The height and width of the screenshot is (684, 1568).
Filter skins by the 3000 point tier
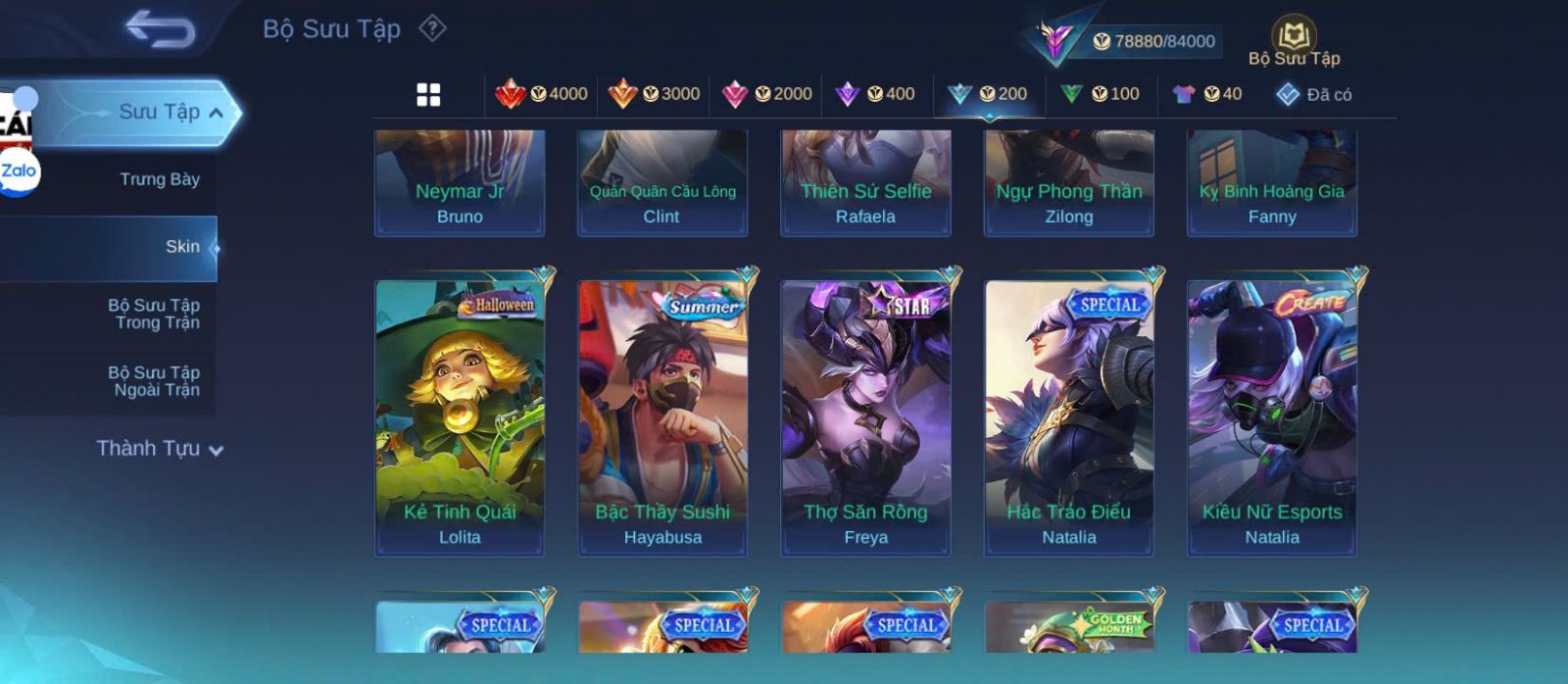pyautogui.click(x=654, y=94)
